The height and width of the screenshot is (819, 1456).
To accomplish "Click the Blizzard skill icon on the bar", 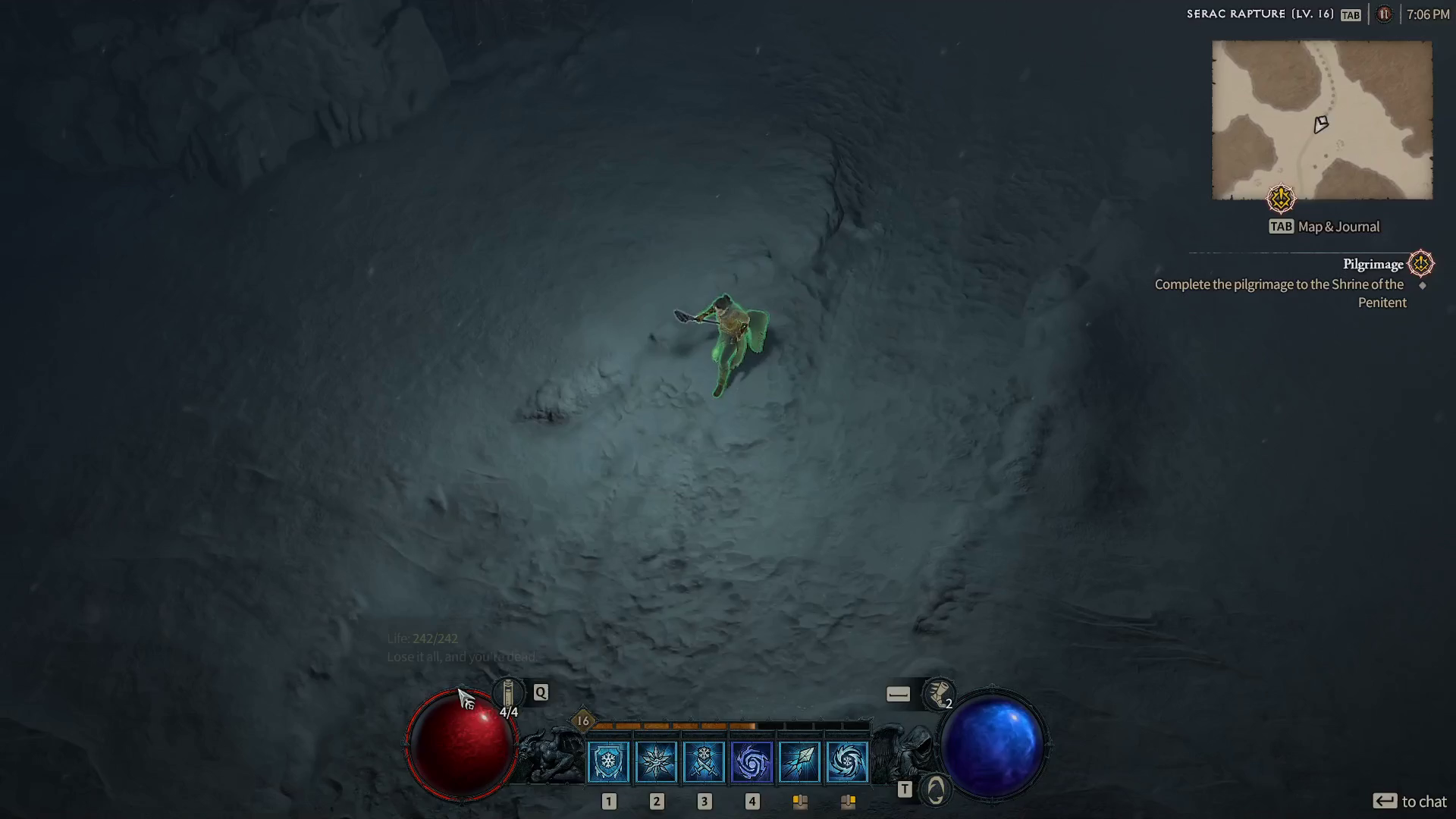I will coord(848,762).
